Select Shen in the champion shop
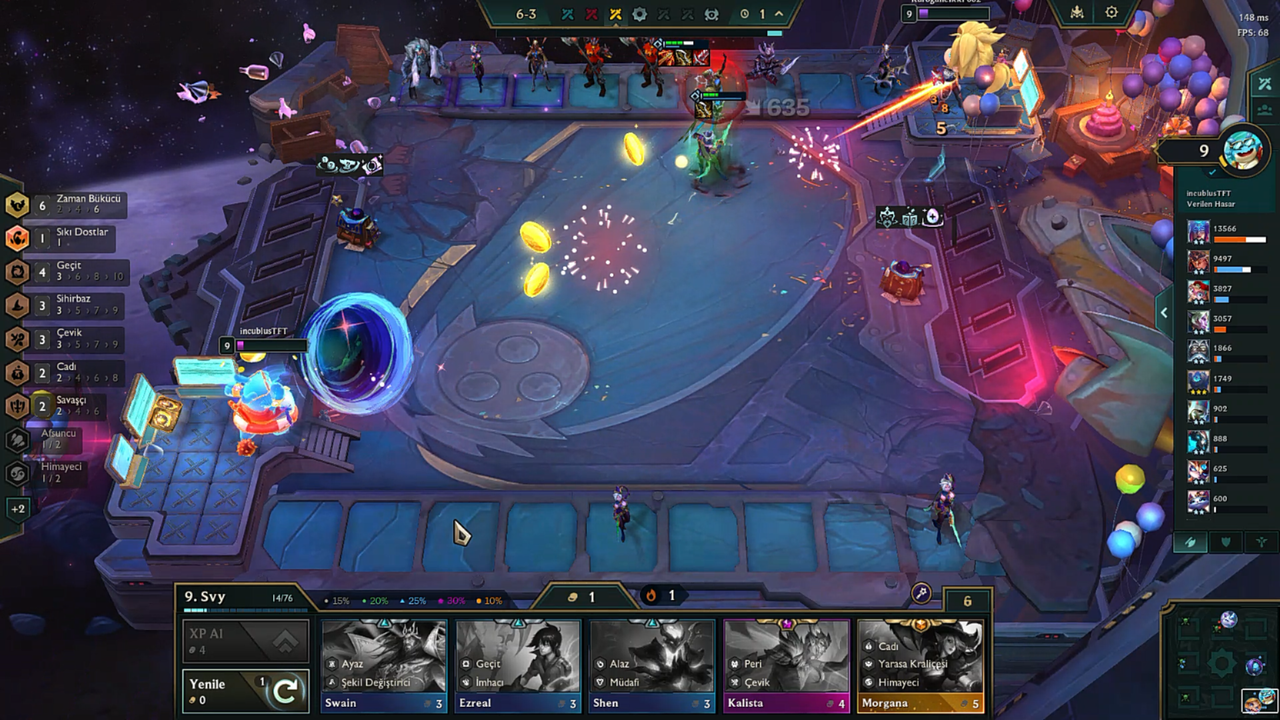Viewport: 1280px width, 720px height. tap(652, 667)
